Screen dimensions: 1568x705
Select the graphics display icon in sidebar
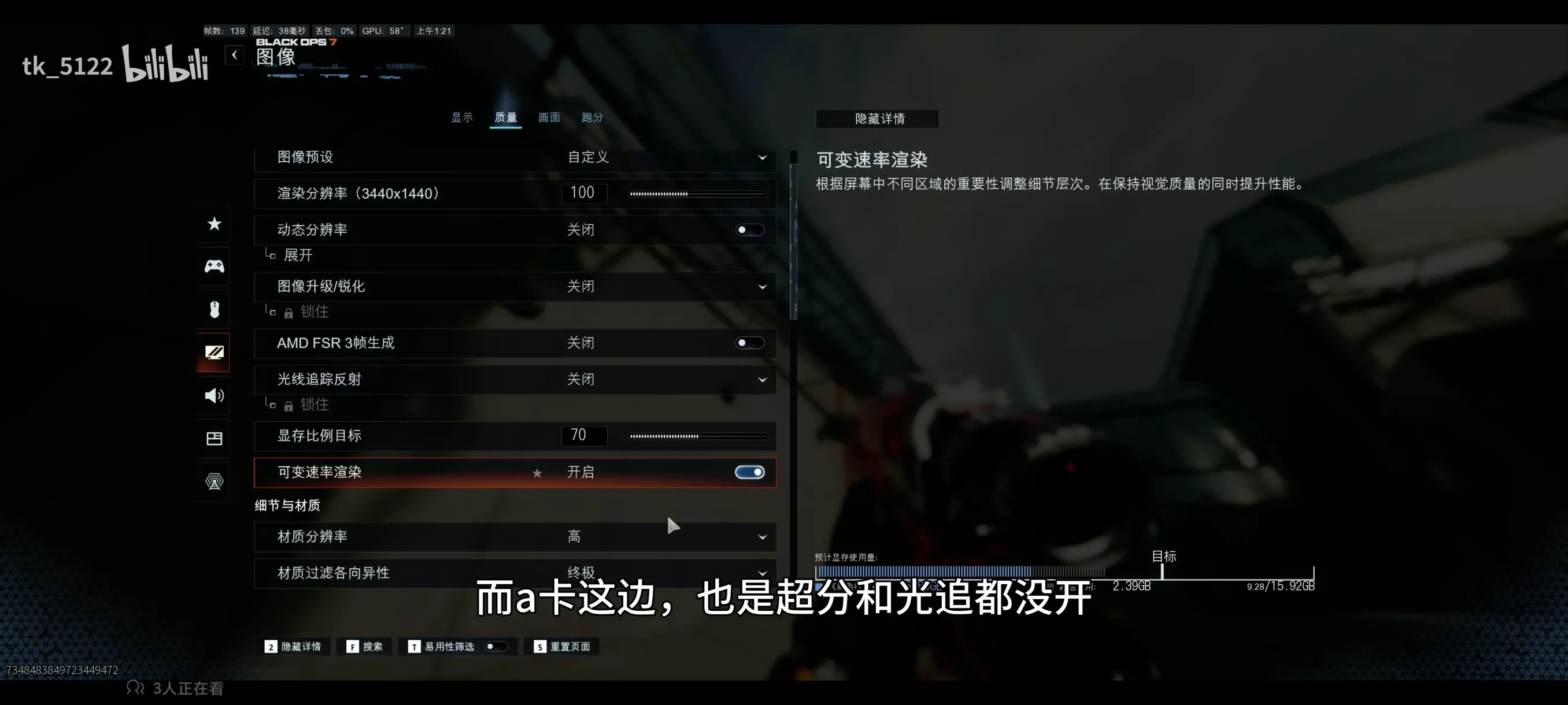(x=214, y=352)
